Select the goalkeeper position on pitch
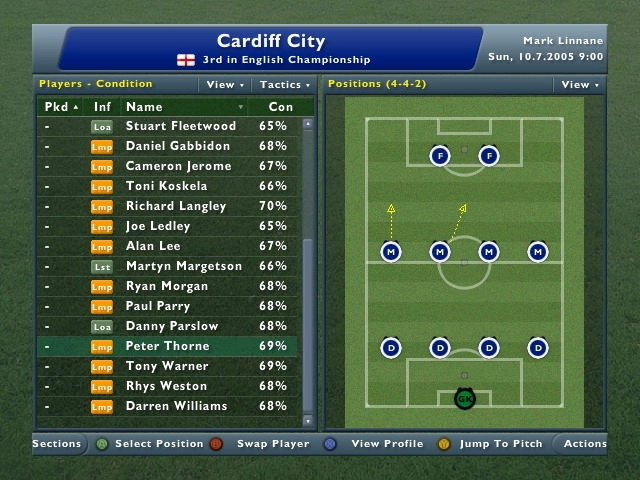 [x=464, y=399]
